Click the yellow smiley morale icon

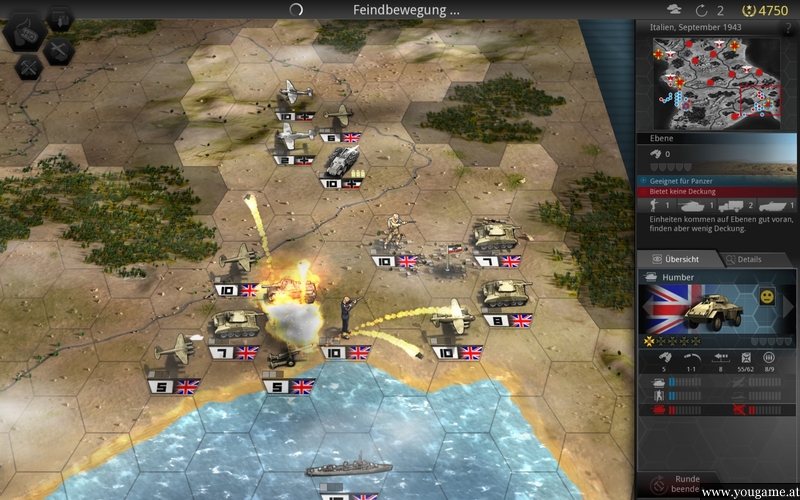tap(765, 298)
